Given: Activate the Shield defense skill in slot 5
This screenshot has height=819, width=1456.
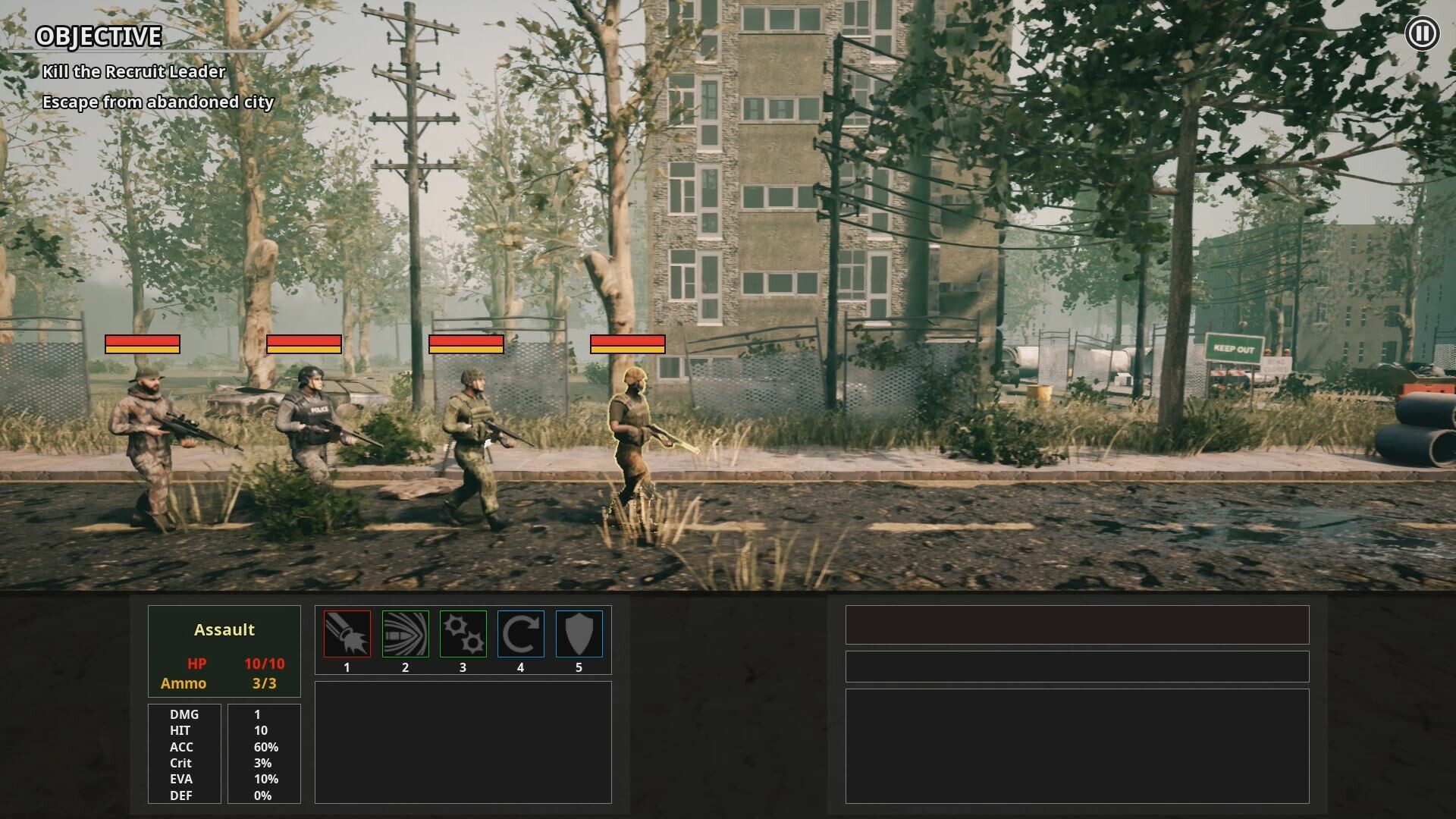Looking at the screenshot, I should tap(579, 635).
